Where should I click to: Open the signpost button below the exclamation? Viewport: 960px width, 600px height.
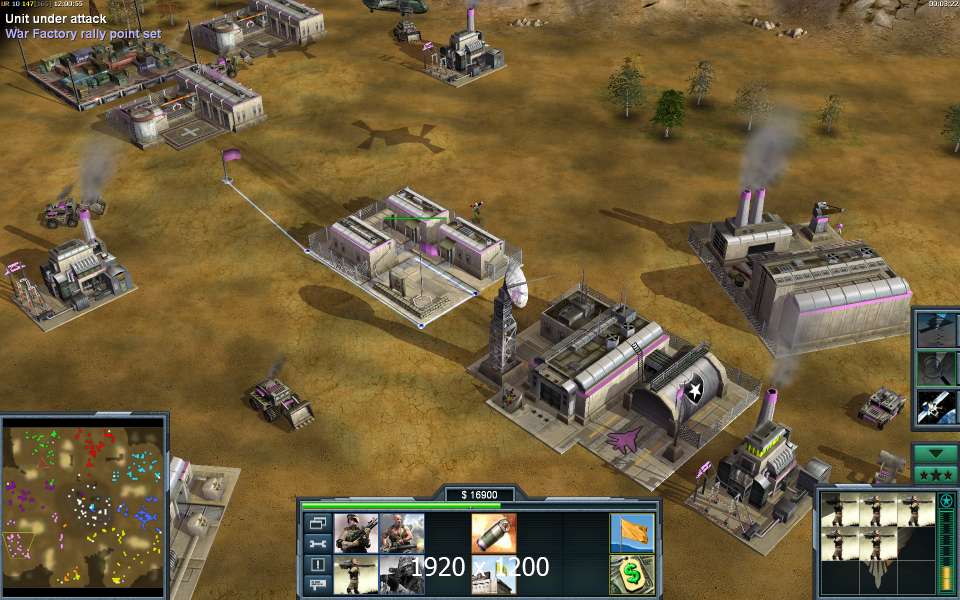pyautogui.click(x=317, y=584)
